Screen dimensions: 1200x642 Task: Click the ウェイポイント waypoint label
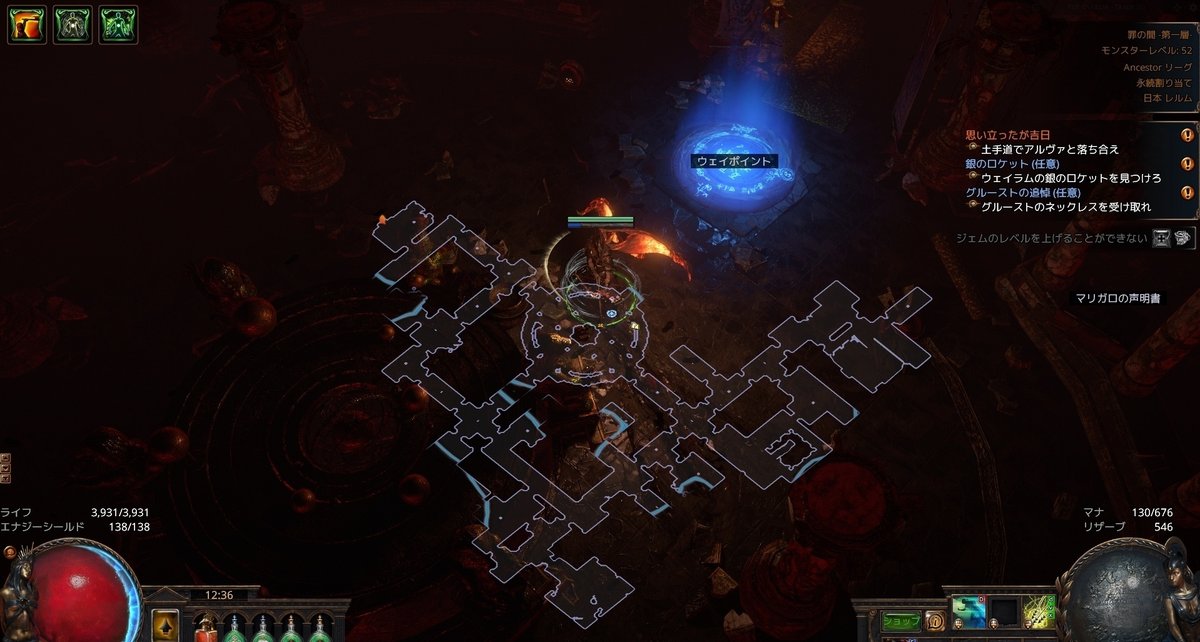coord(734,160)
